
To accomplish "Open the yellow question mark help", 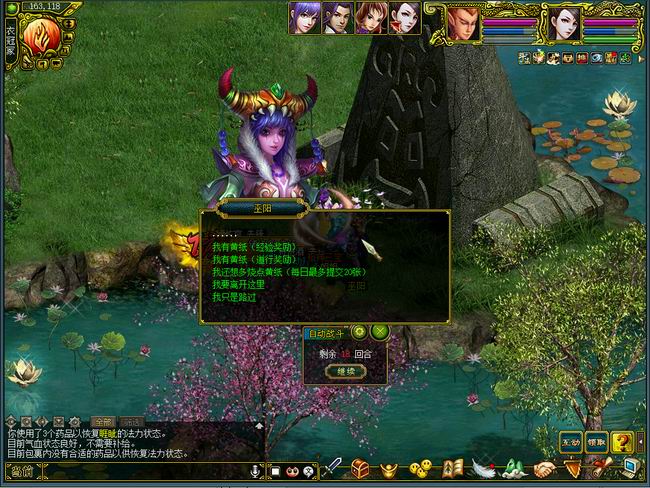I will [x=622, y=441].
